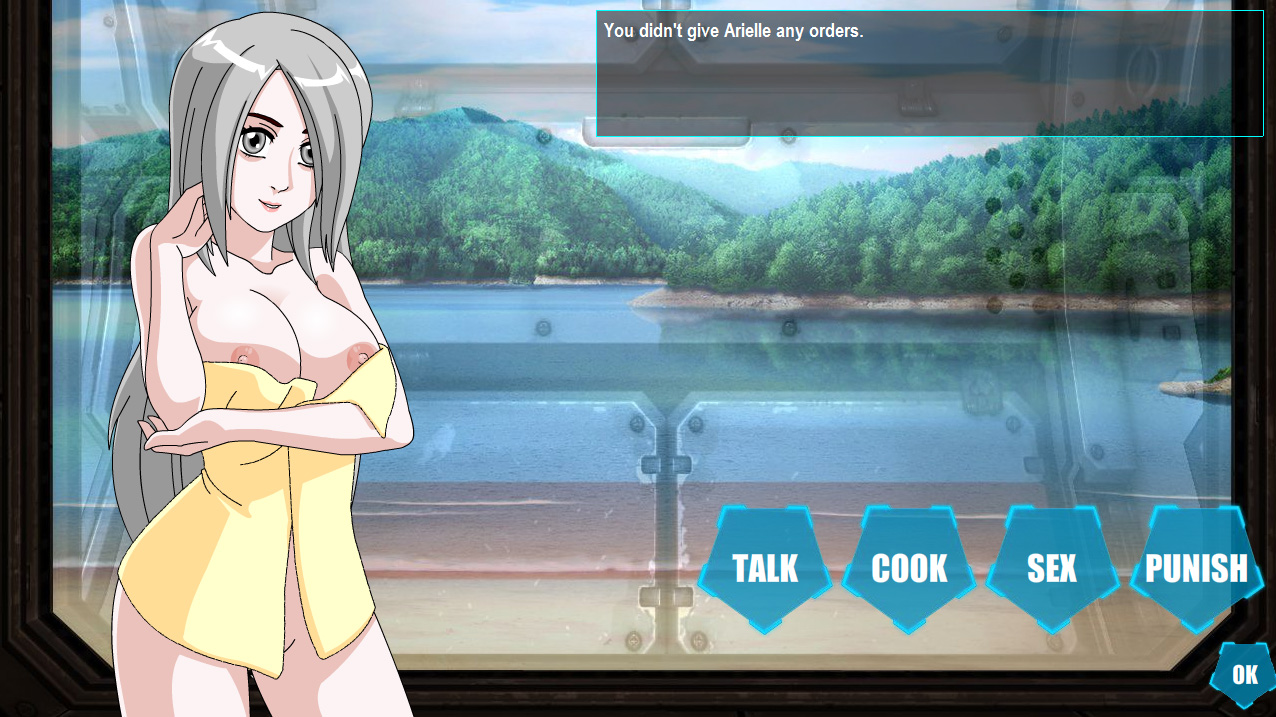Click the SEX action button
This screenshot has width=1276, height=717.
point(1052,568)
